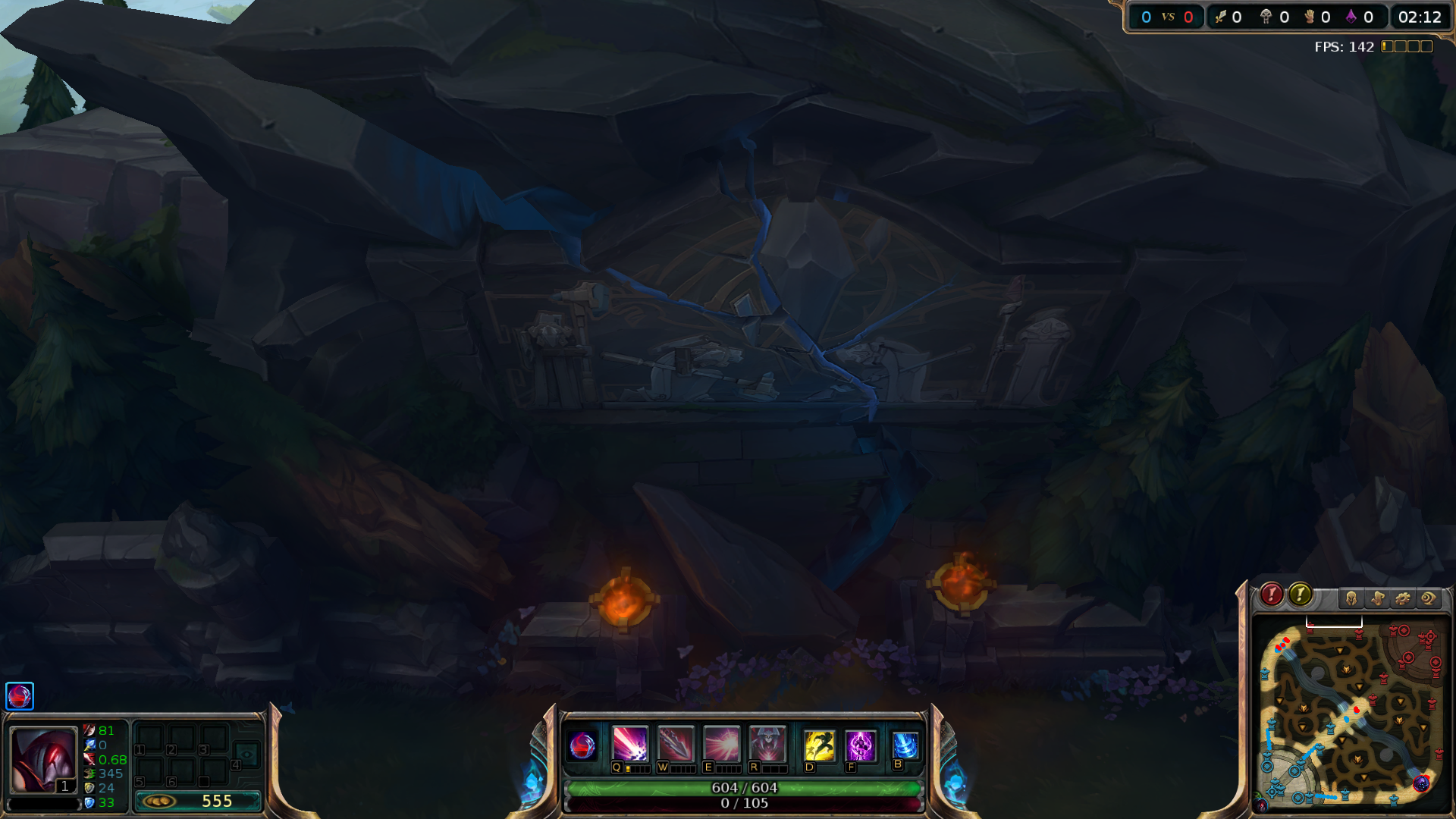Click the champion icon in the ability bar
The height and width of the screenshot is (819, 1456).
[582, 745]
